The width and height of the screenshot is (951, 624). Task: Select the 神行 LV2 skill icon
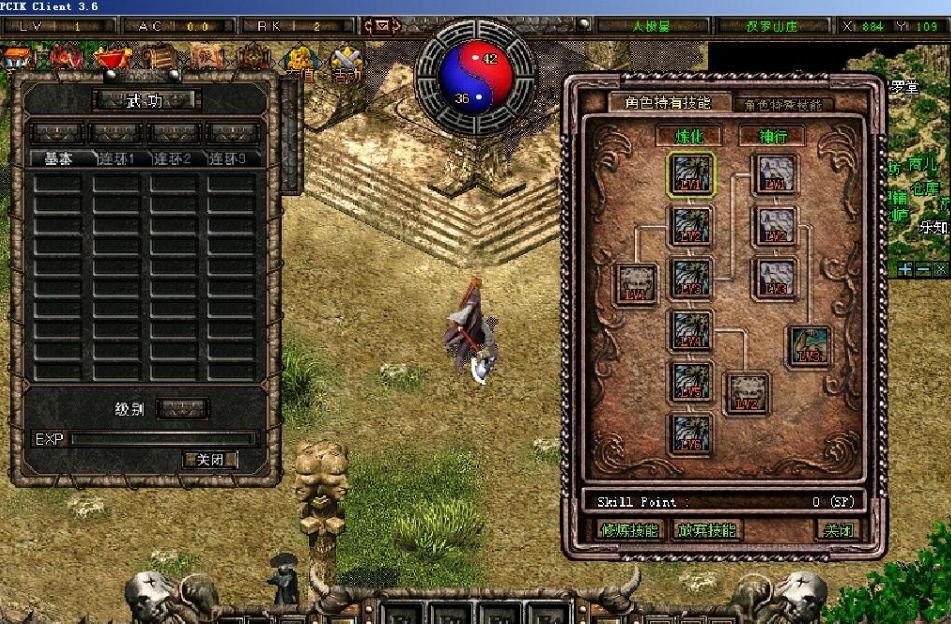(775, 227)
